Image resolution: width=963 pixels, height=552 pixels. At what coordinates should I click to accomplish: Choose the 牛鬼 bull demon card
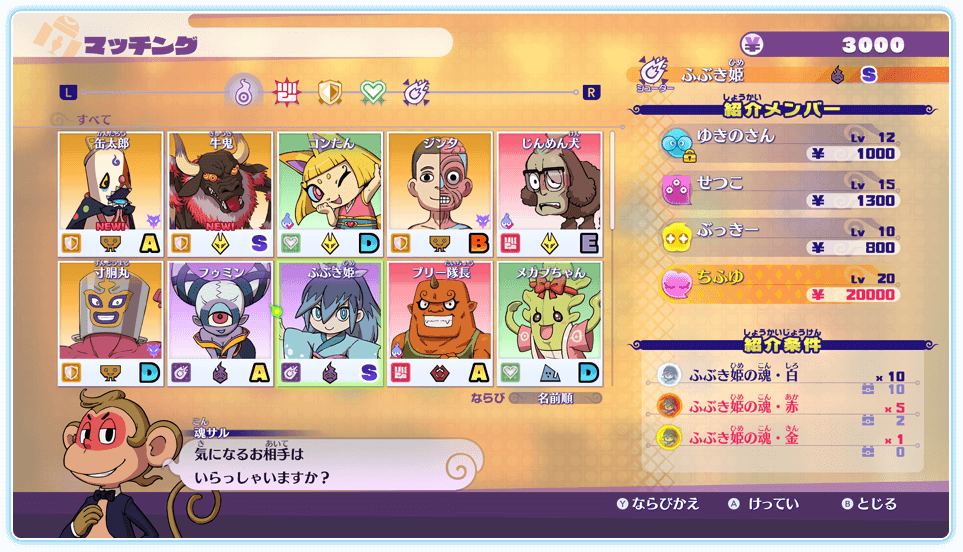(221, 193)
